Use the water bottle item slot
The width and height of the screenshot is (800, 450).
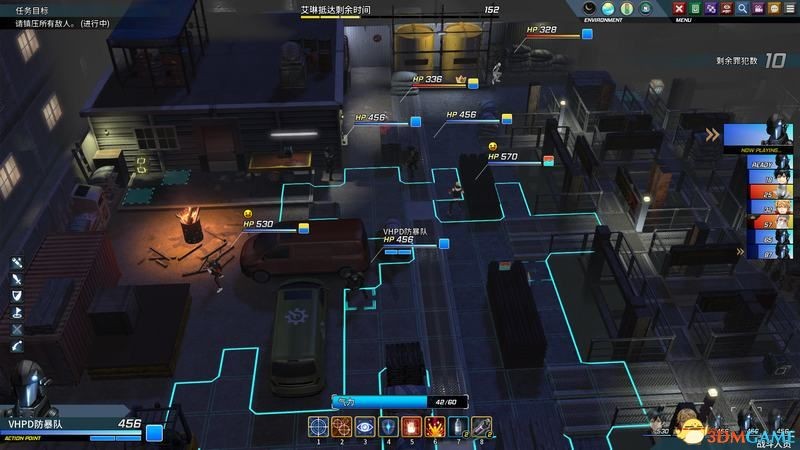coord(457,426)
